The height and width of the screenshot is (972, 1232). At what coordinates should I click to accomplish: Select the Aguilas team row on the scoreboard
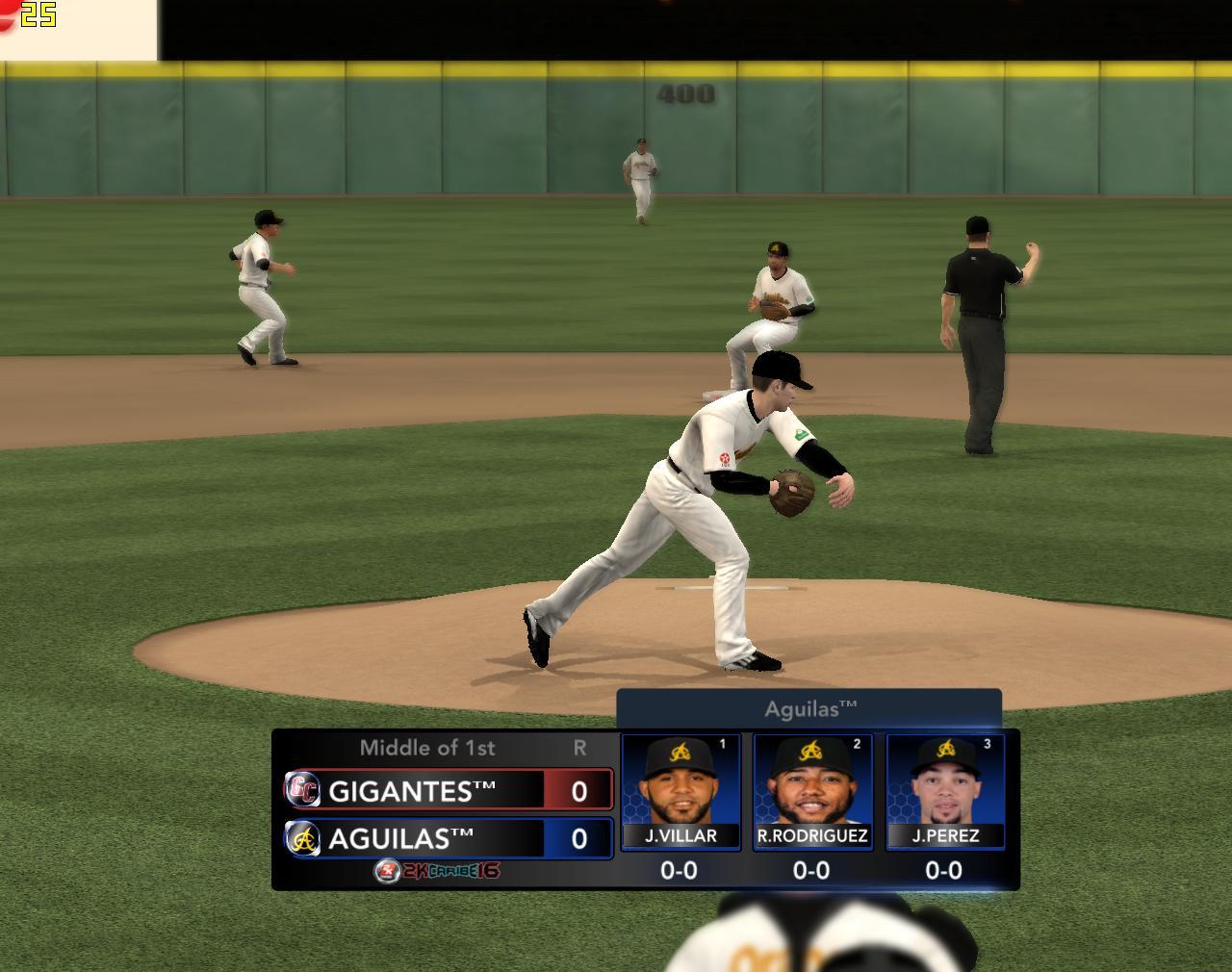(x=448, y=838)
